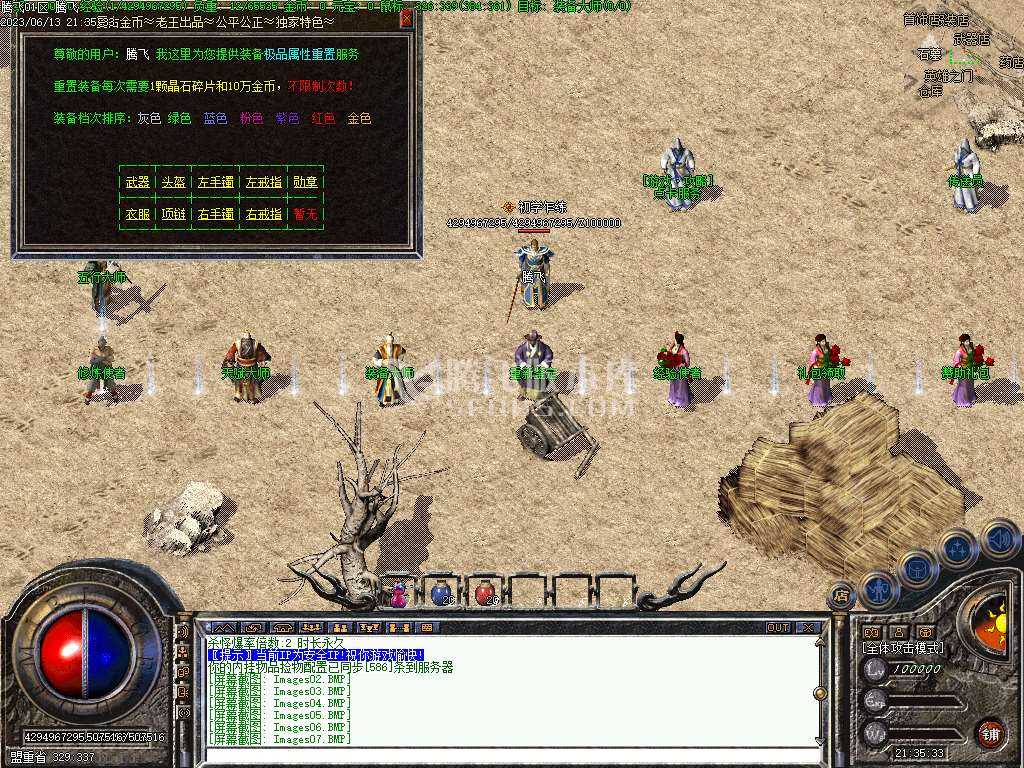Select 勋章 (medal) in the dialog

305,182
